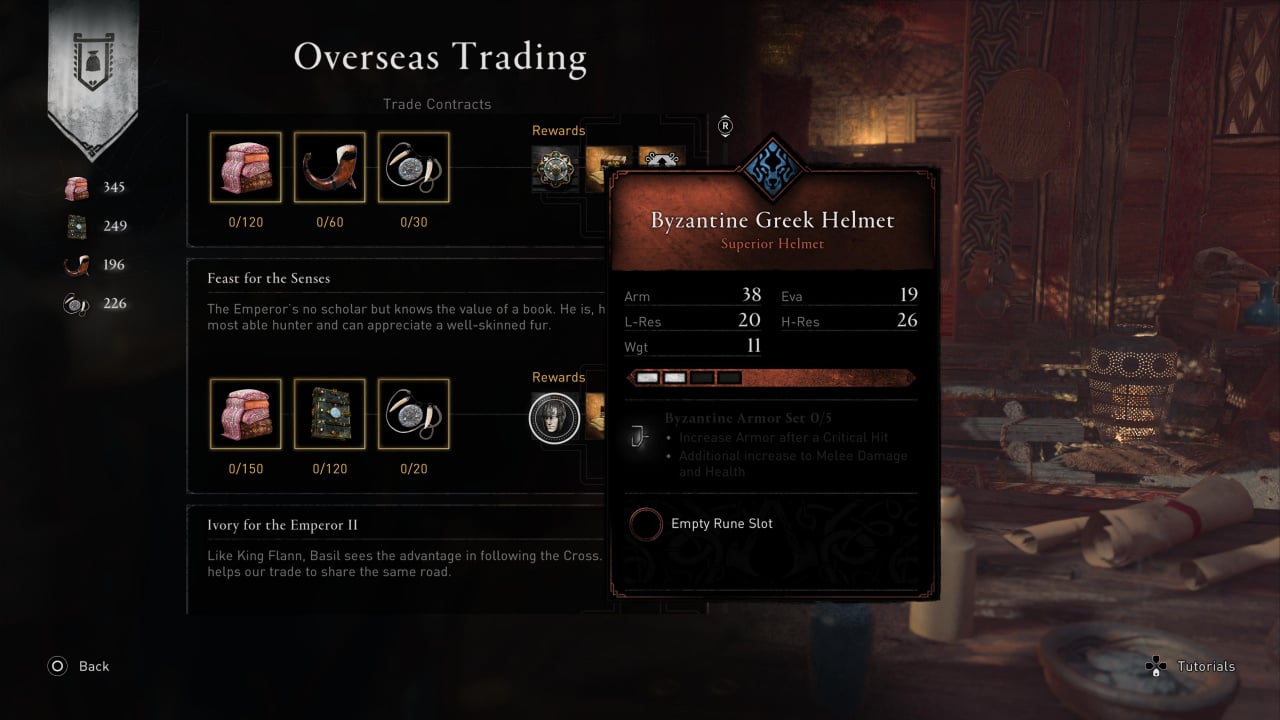Image resolution: width=1280 pixels, height=720 pixels.
Task: Select the textiles slot requiring 0/150
Action: (x=245, y=414)
